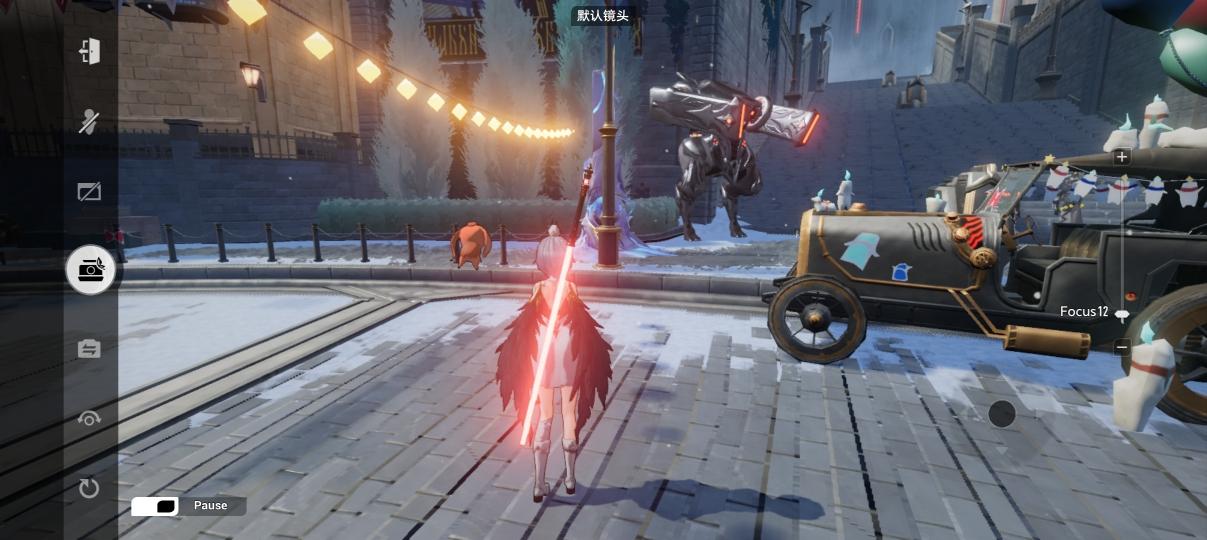Tap the dark circular joystick button
The height and width of the screenshot is (540, 1207).
pyautogui.click(x=1002, y=413)
